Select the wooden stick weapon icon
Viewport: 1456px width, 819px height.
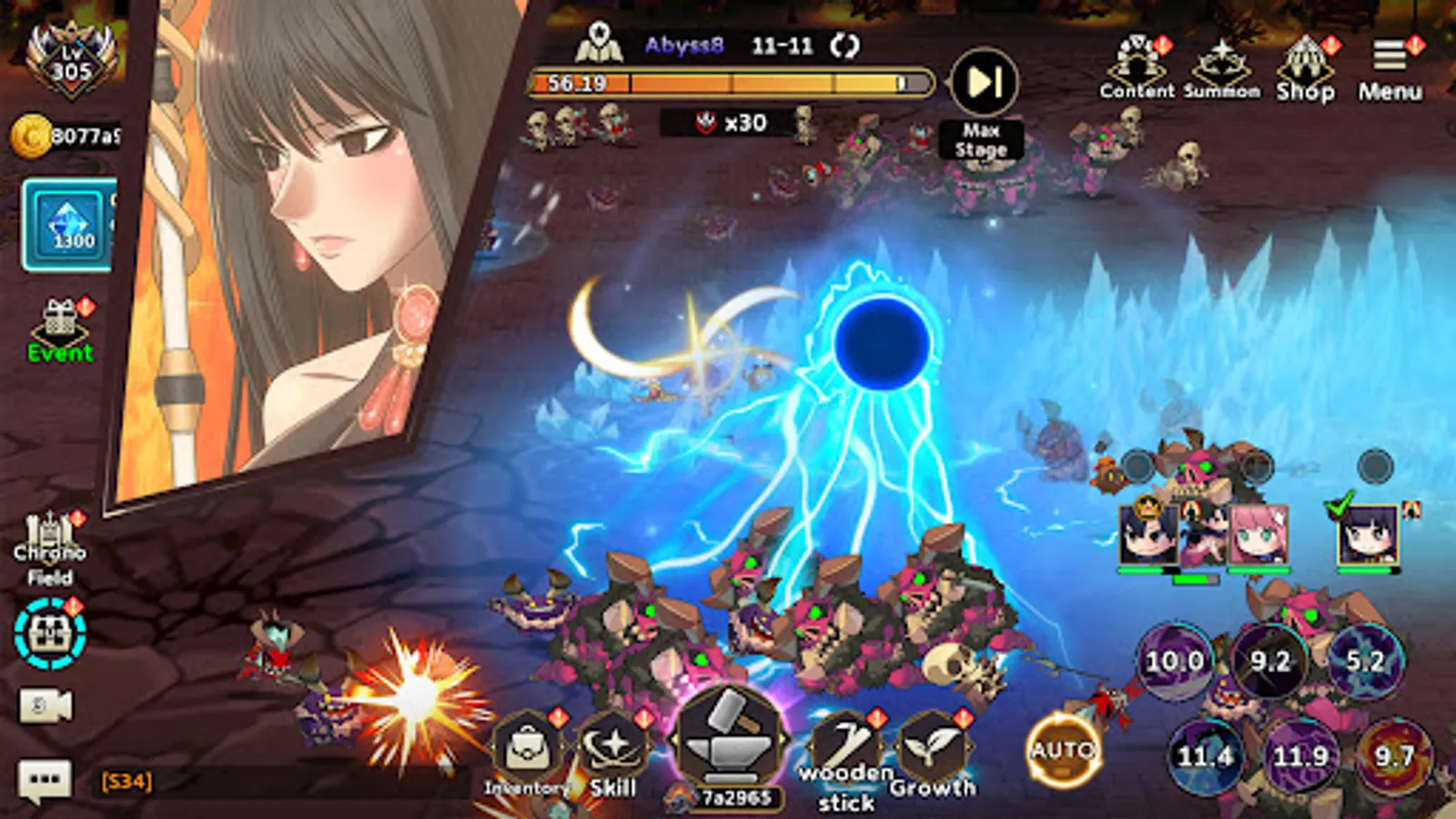coord(844,742)
